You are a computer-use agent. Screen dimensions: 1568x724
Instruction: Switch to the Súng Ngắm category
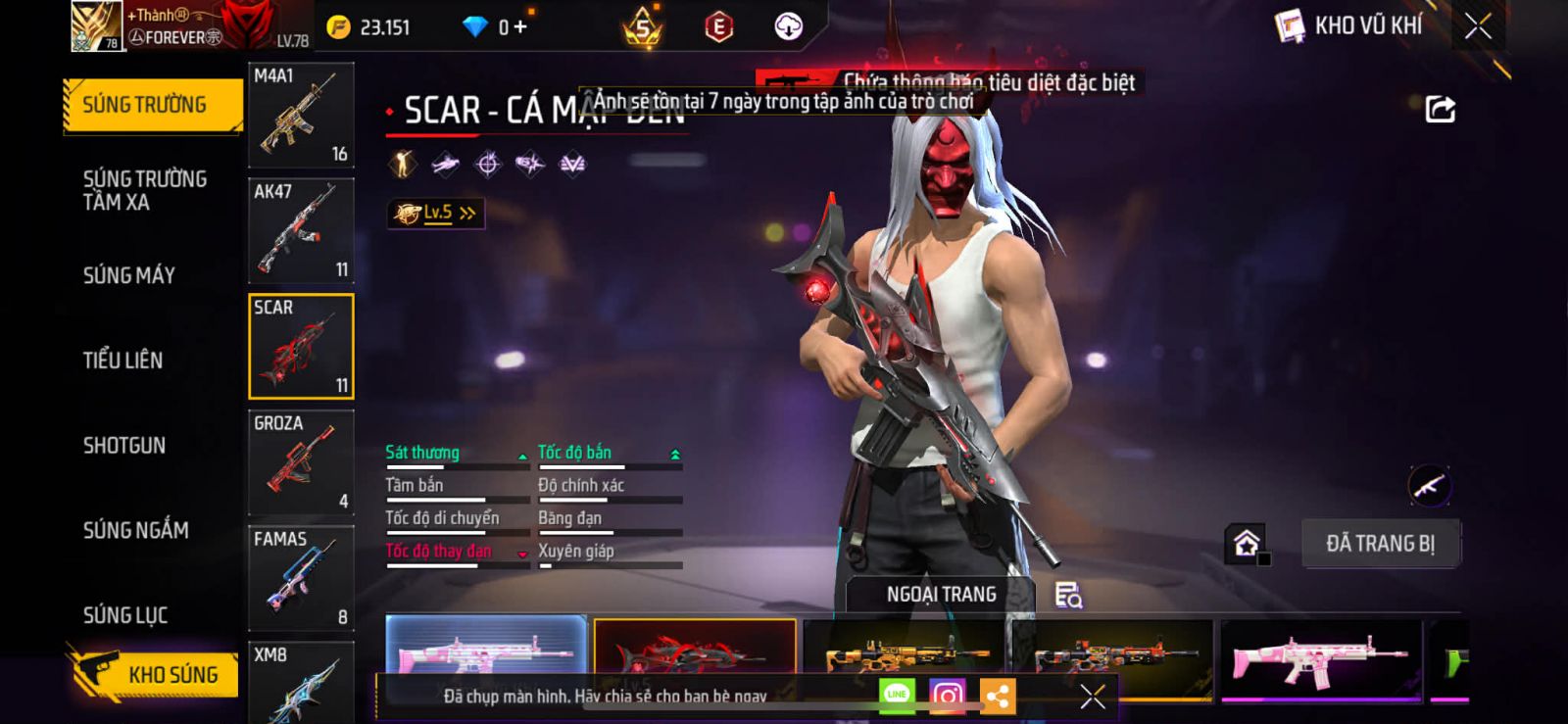(x=135, y=530)
